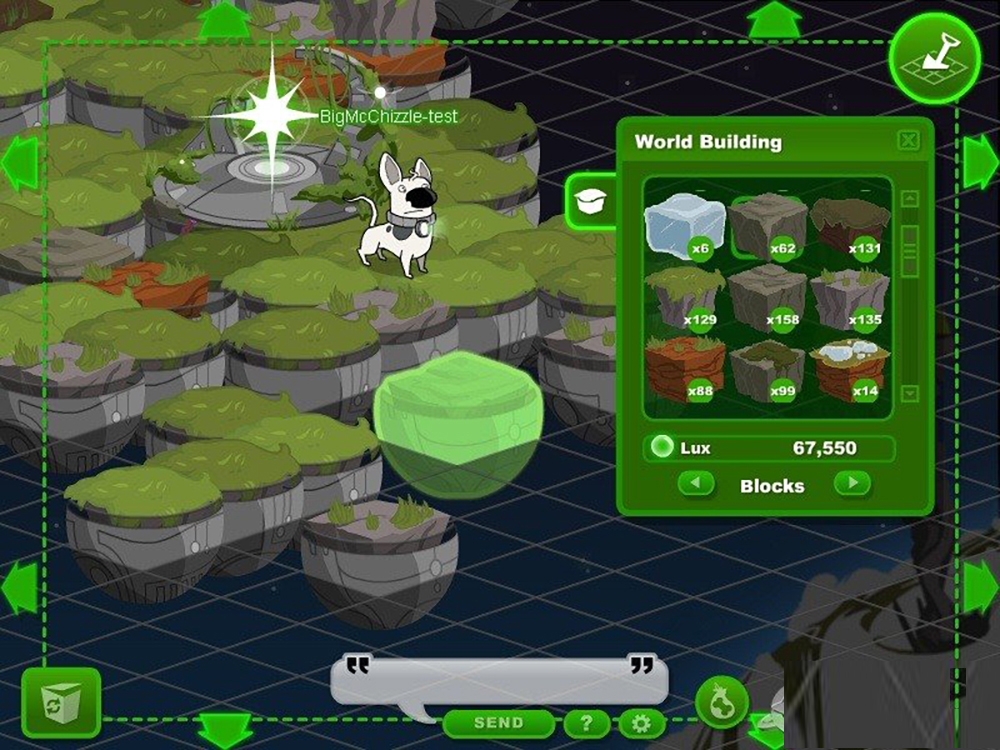1000x750 pixels.
Task: Choose the snowy red block x14
Action: coord(849,368)
